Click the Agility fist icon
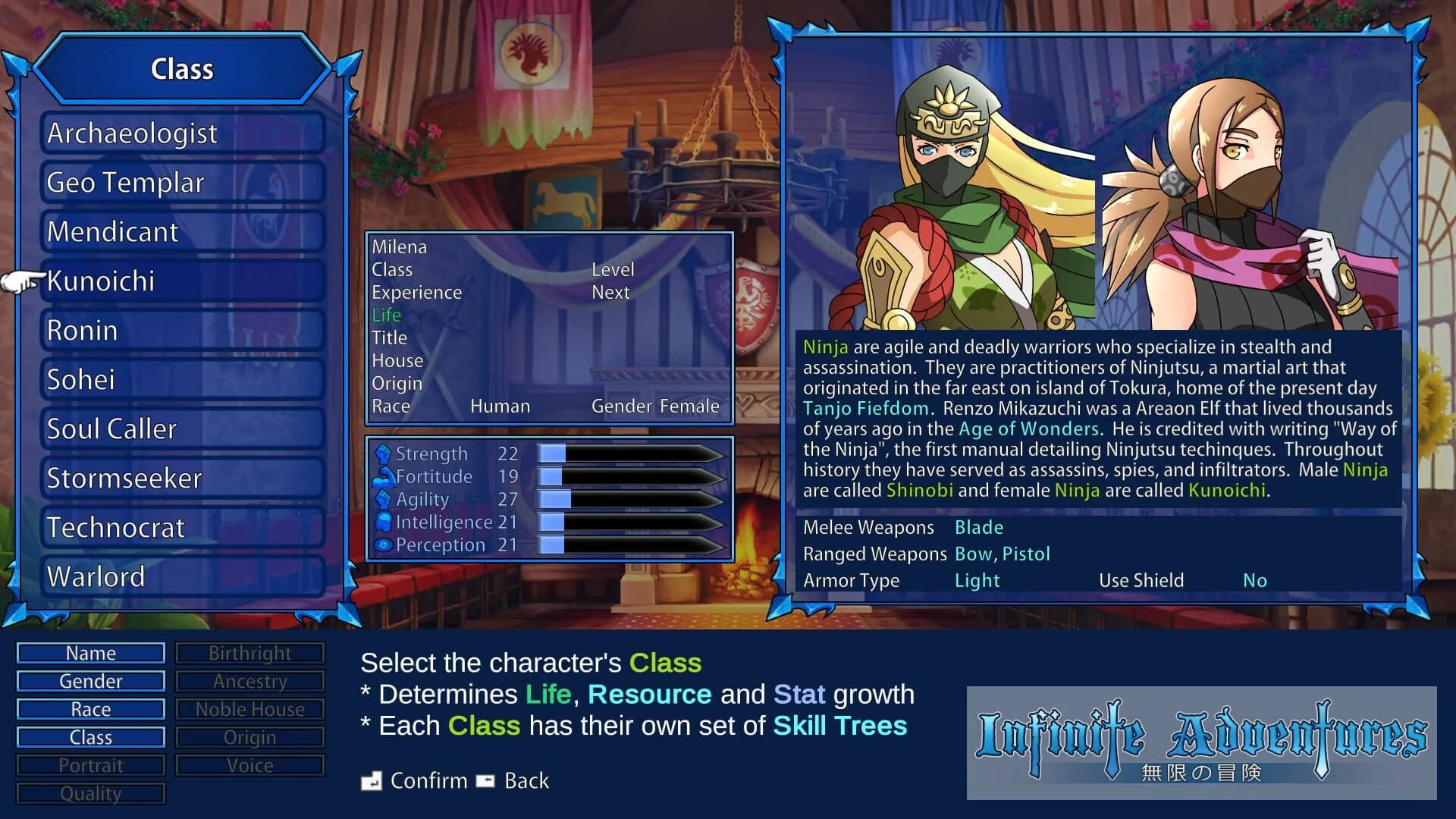 pyautogui.click(x=384, y=499)
